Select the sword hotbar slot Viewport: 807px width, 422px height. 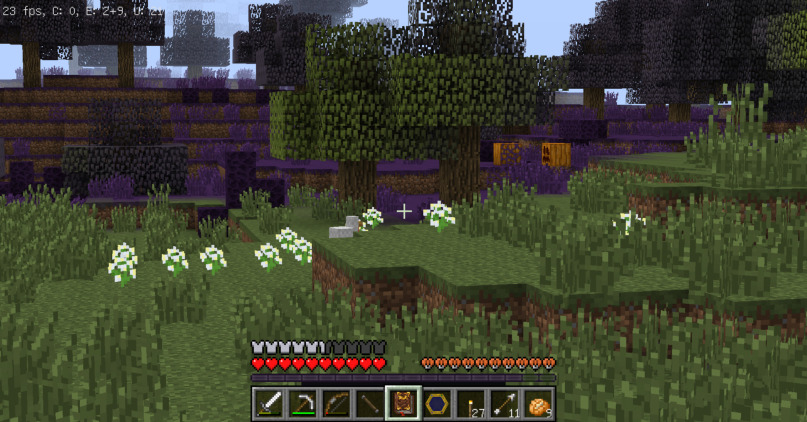tap(268, 404)
